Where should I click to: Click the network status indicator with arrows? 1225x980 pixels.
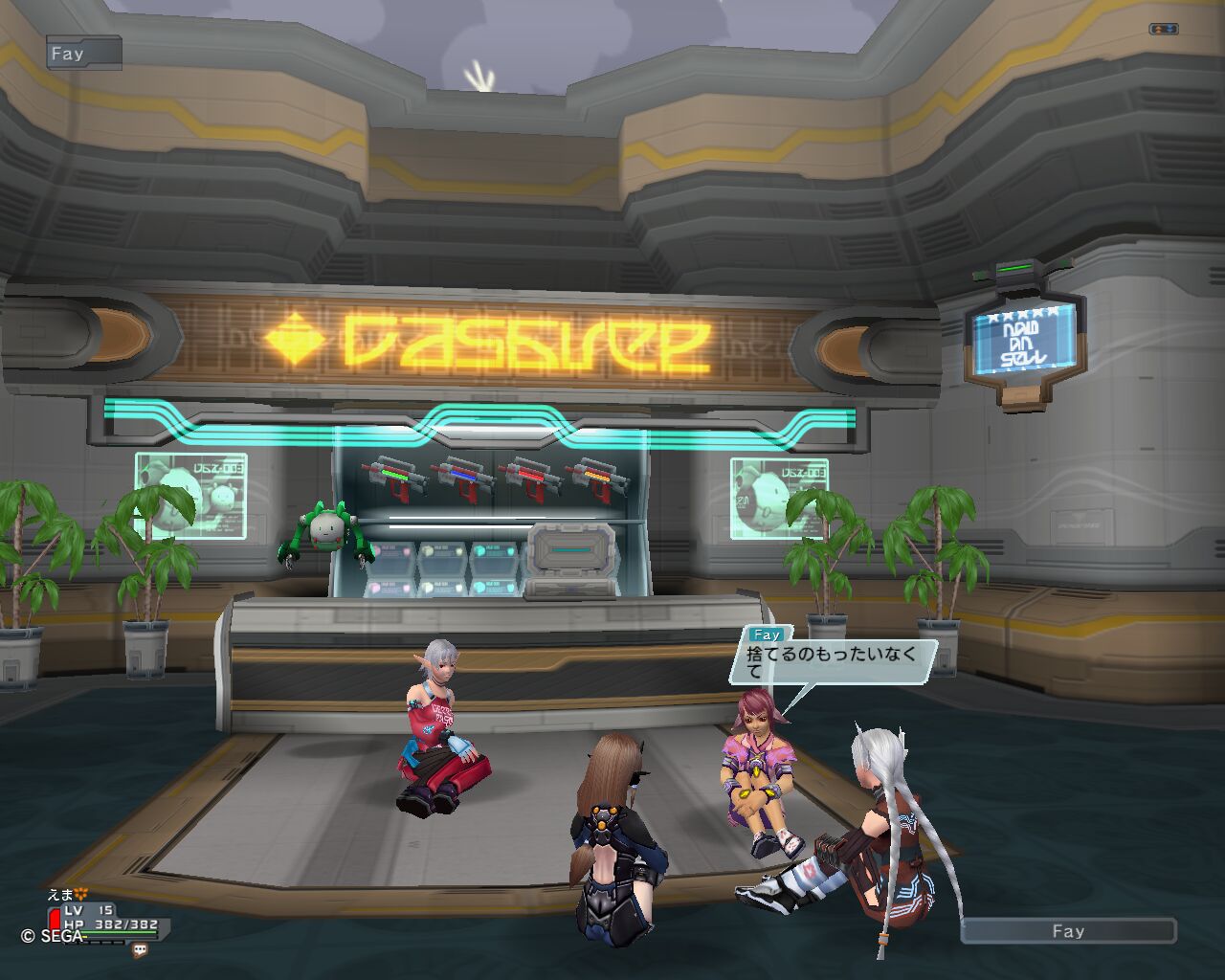1163,30
